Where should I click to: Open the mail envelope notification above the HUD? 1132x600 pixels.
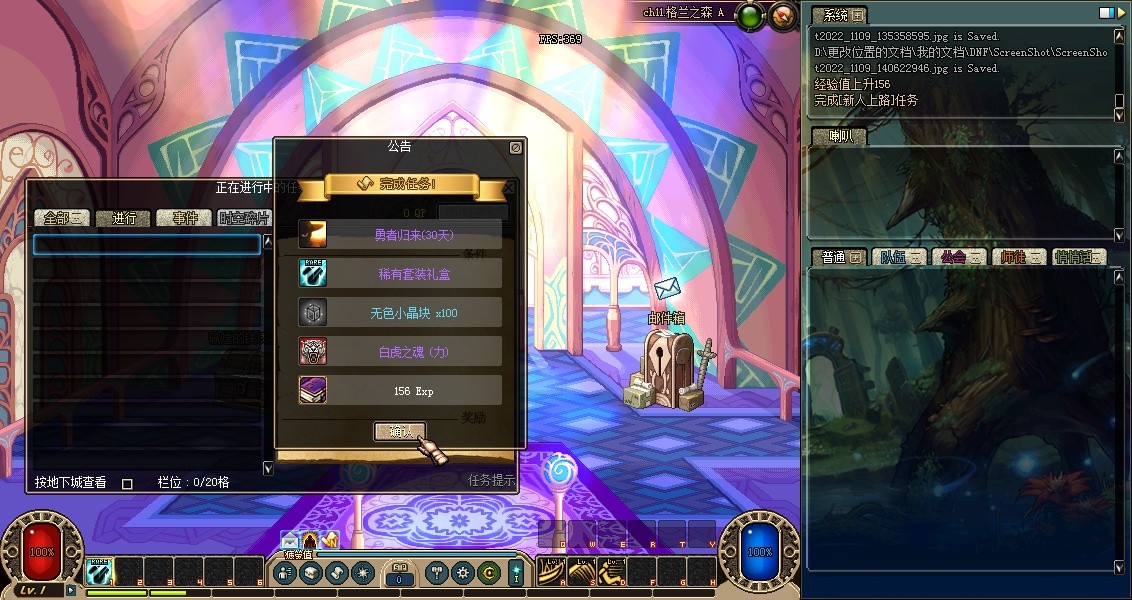coord(289,541)
